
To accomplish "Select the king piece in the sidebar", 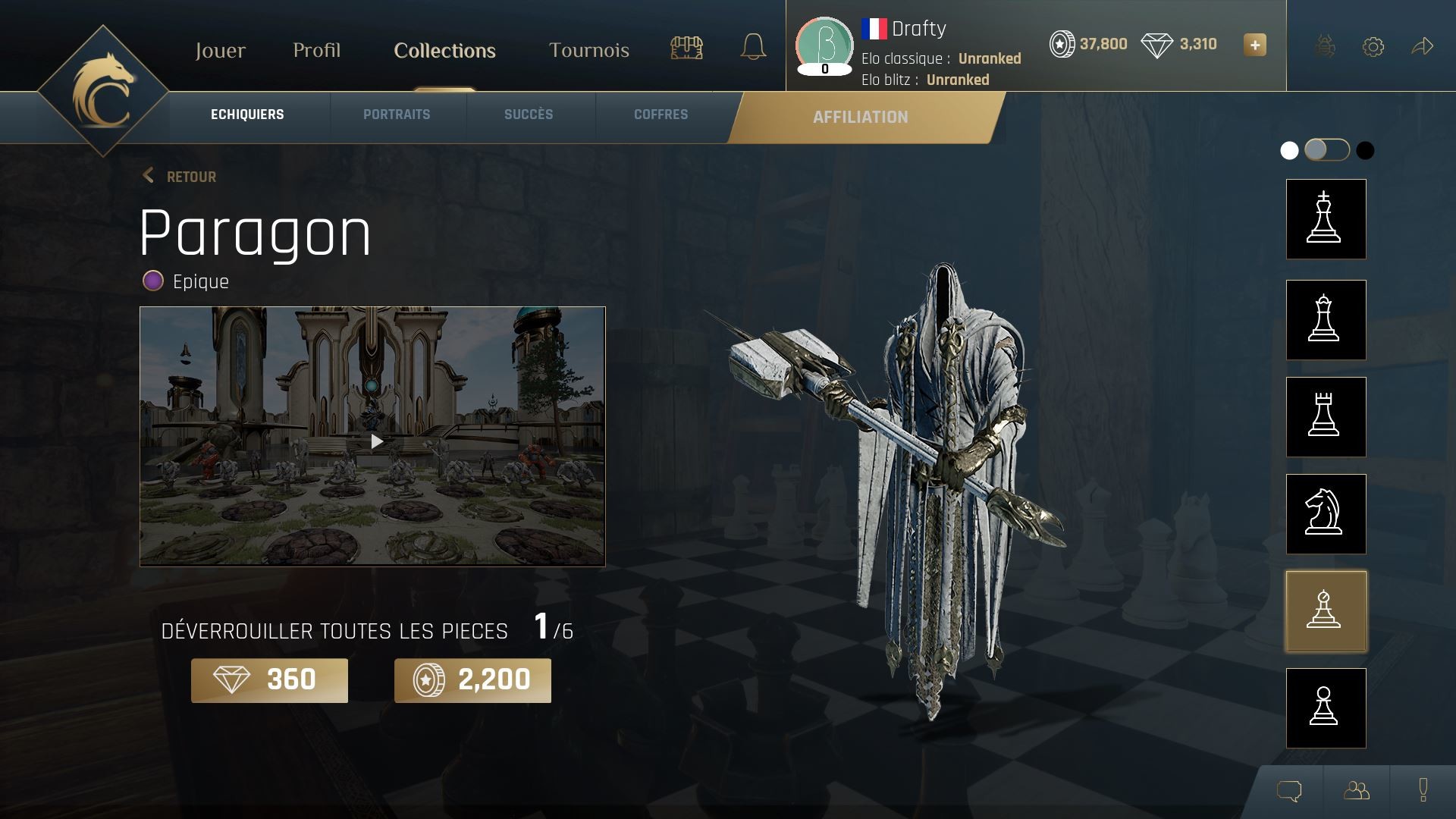I will click(1325, 219).
